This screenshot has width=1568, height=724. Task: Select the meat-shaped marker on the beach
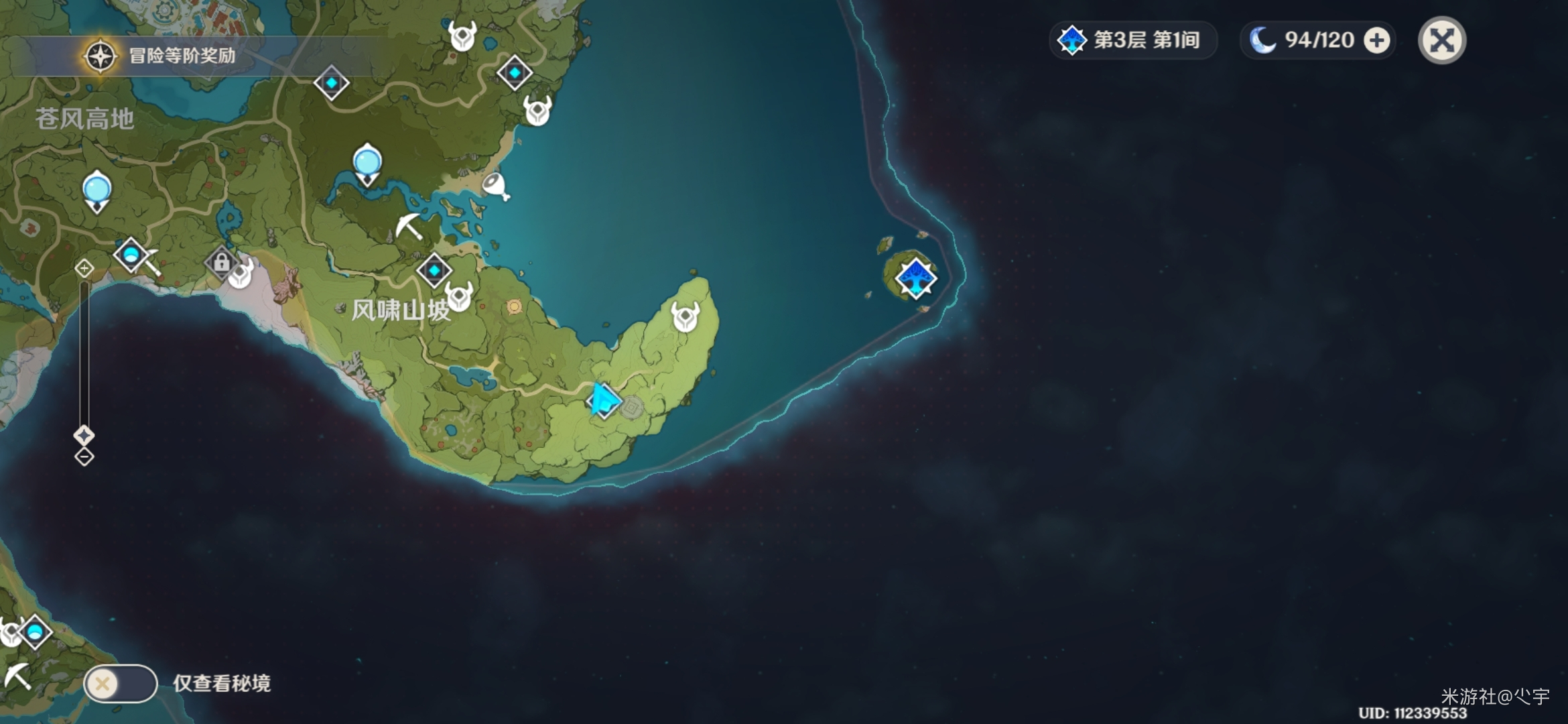(496, 185)
